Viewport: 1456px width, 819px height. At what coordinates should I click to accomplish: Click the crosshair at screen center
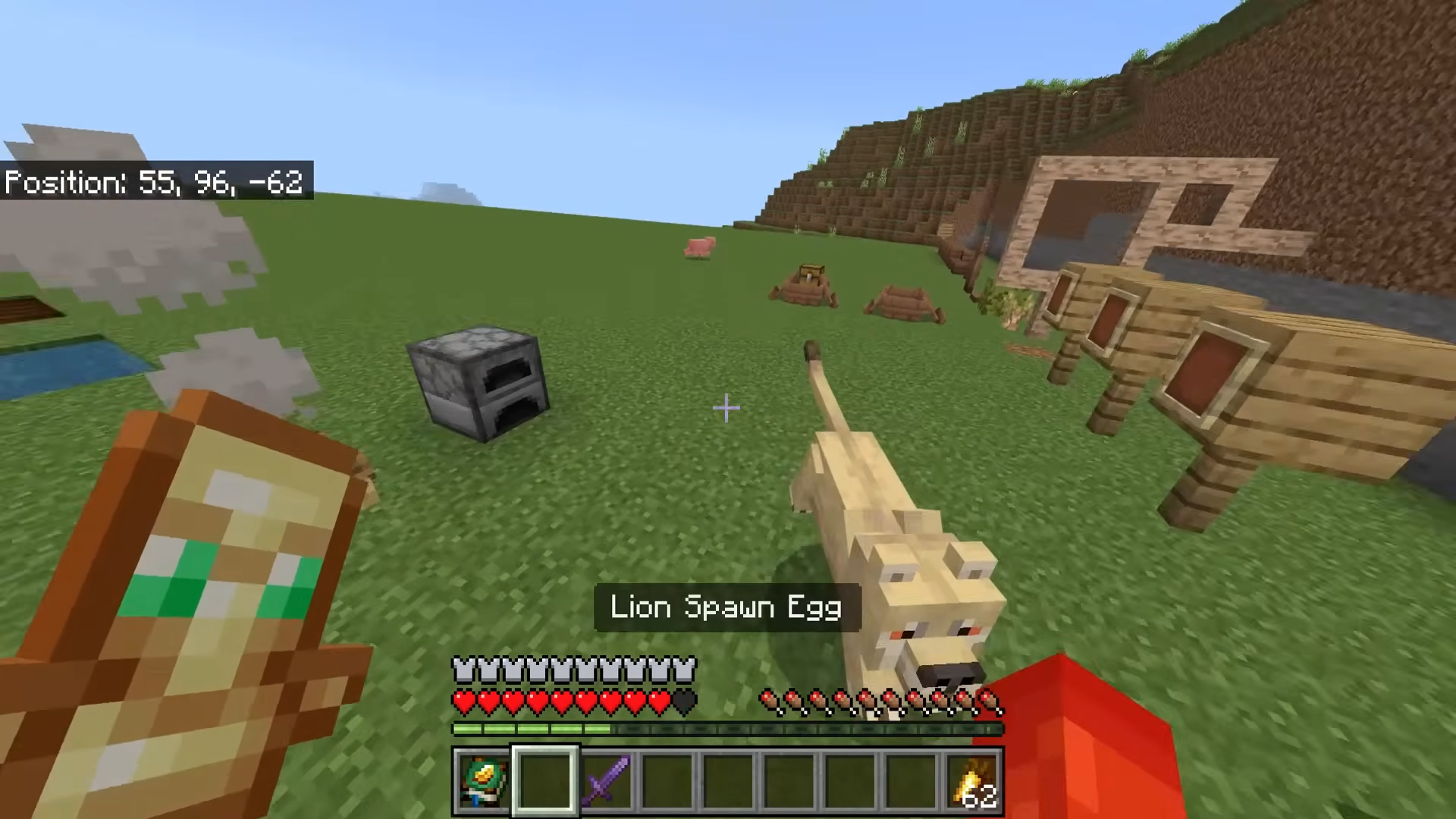[726, 409]
